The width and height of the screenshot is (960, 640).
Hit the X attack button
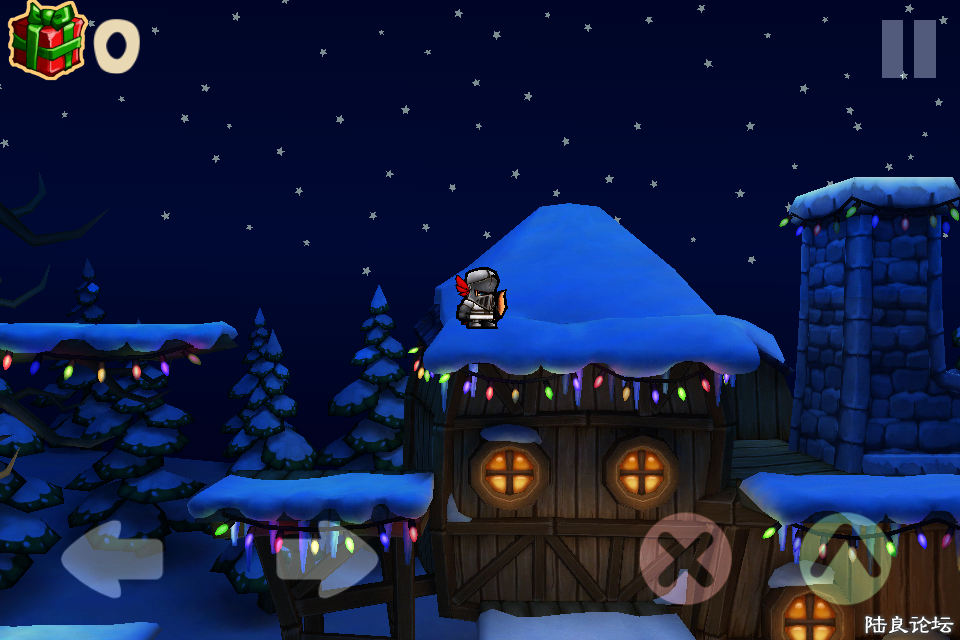(685, 558)
